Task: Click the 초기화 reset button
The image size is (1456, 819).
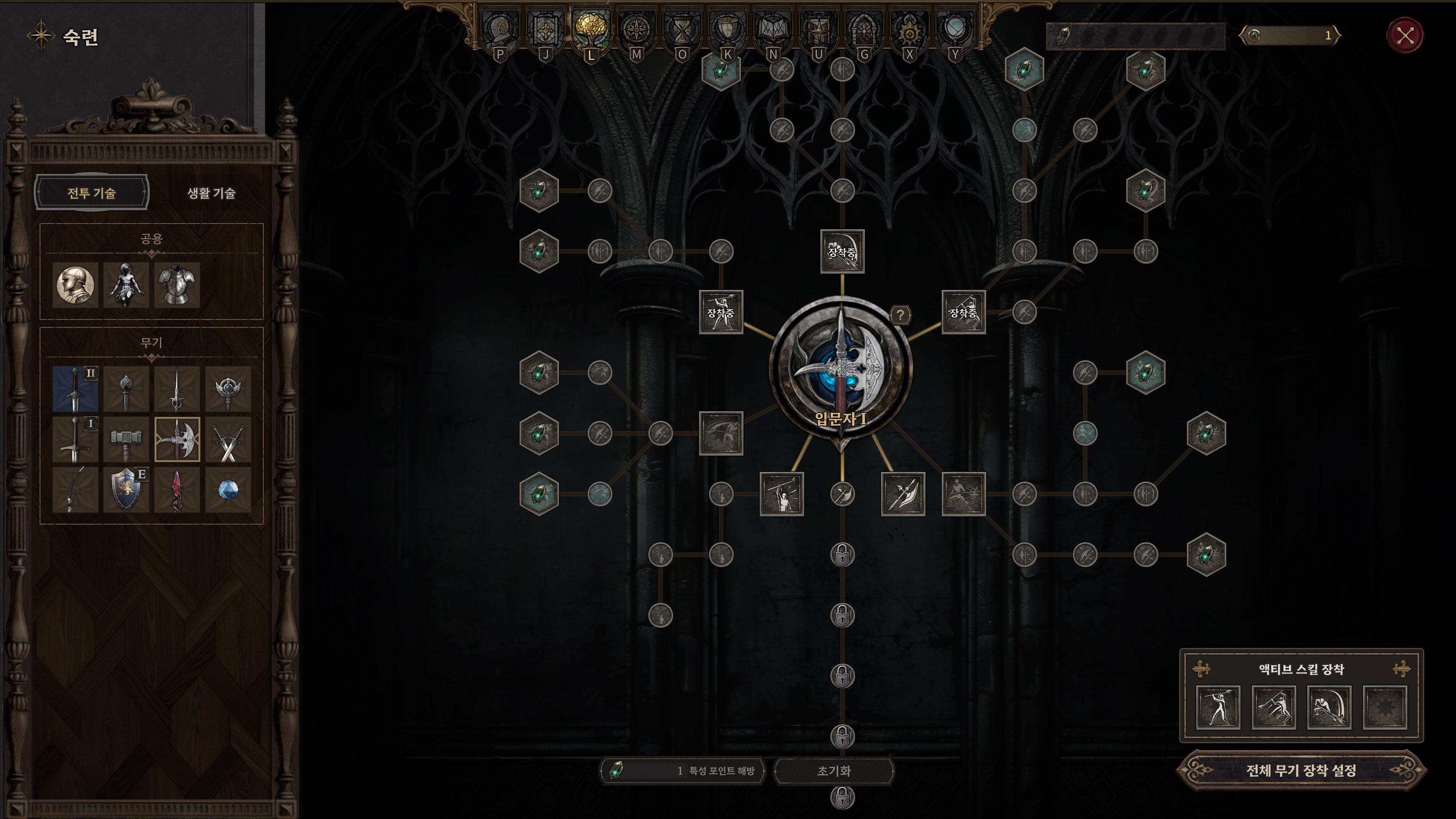Action: (x=834, y=770)
